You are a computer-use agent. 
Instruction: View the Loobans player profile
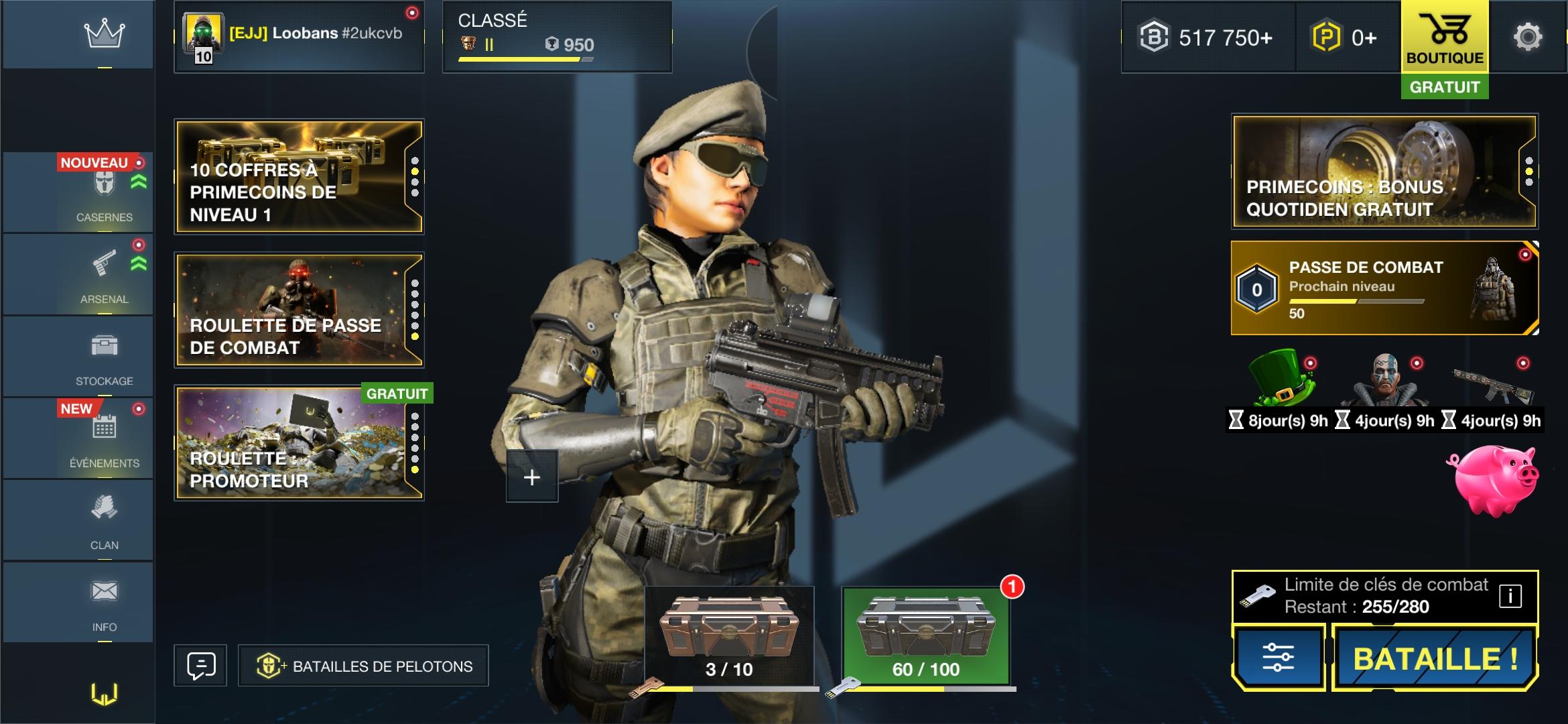[x=299, y=37]
